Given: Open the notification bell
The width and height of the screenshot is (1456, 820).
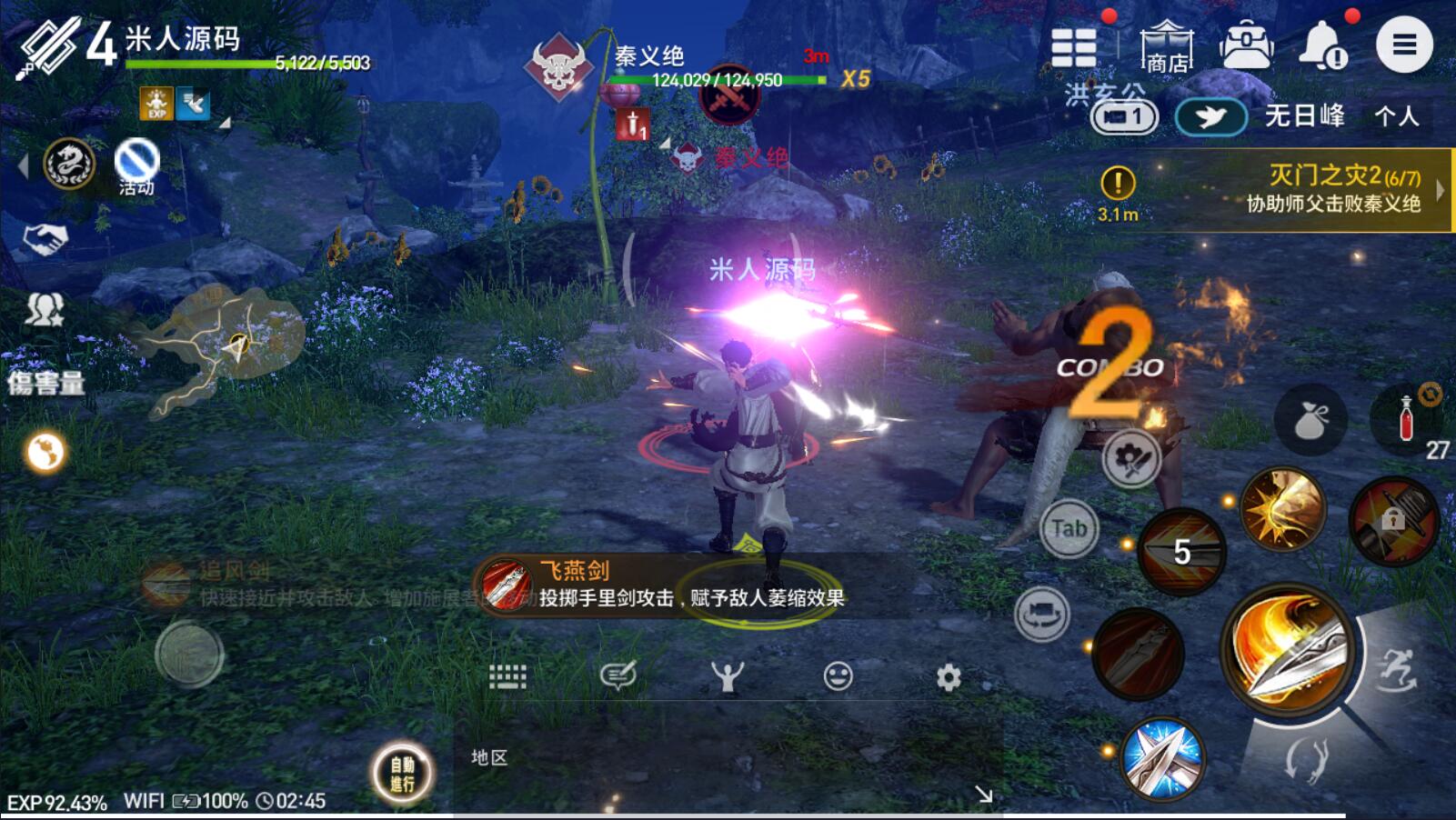Looking at the screenshot, I should (1323, 45).
